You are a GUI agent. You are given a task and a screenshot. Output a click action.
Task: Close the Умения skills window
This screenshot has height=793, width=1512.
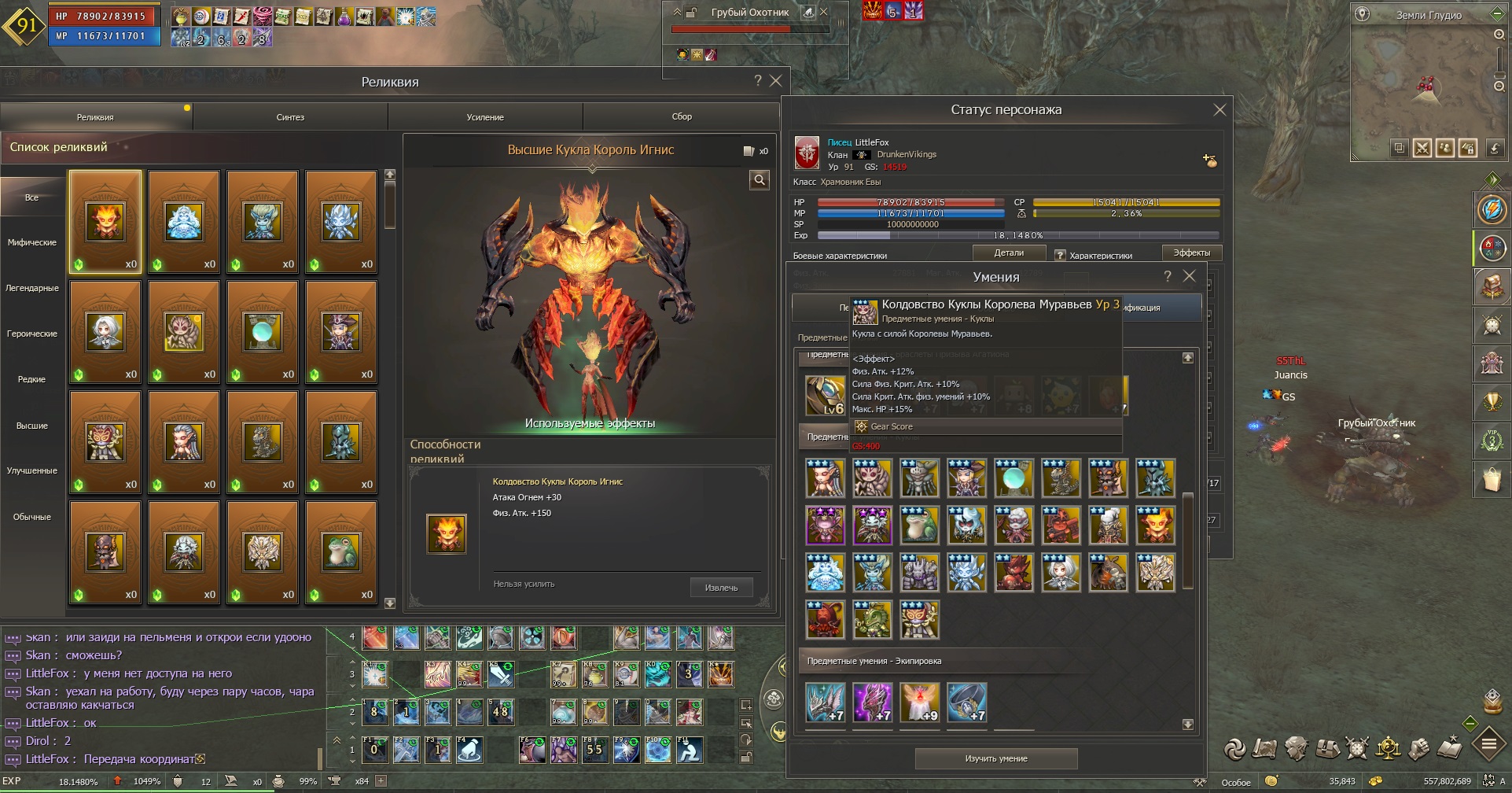[1190, 276]
